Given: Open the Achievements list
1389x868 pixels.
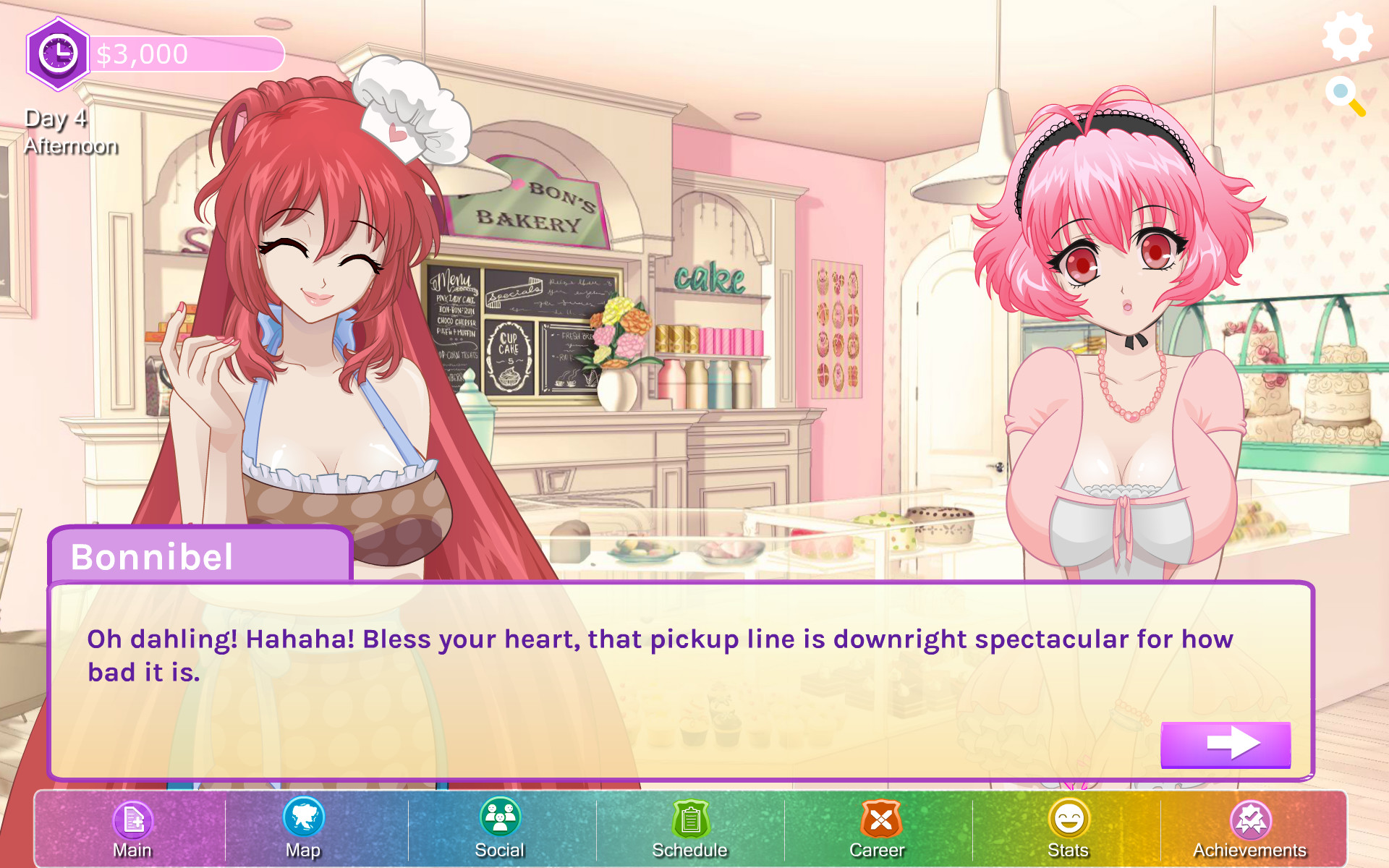Looking at the screenshot, I should pos(1250,828).
